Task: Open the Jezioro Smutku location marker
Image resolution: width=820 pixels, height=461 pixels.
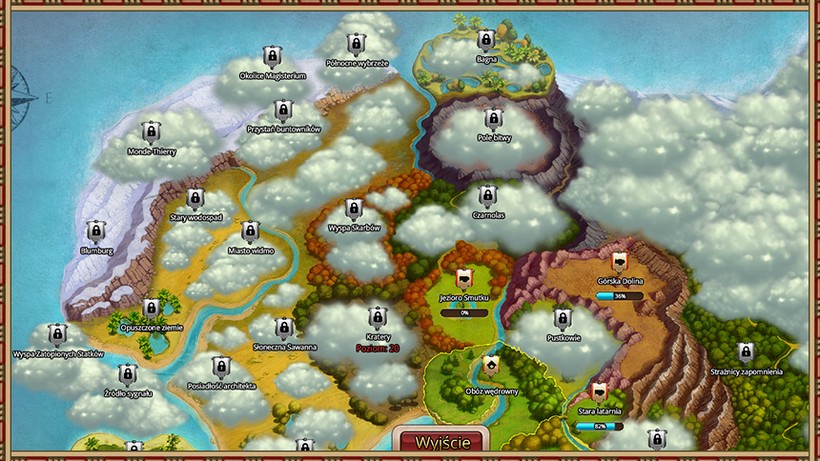Action: point(464,279)
